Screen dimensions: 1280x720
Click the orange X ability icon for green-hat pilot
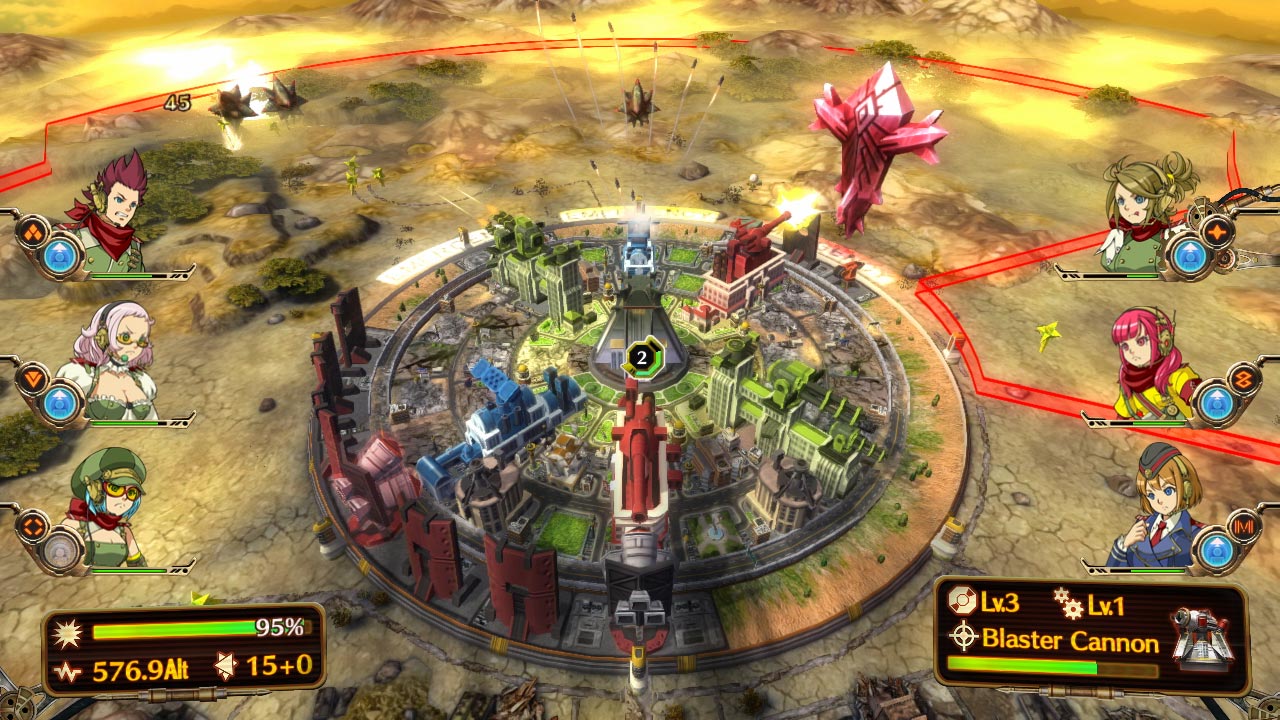tap(32, 524)
